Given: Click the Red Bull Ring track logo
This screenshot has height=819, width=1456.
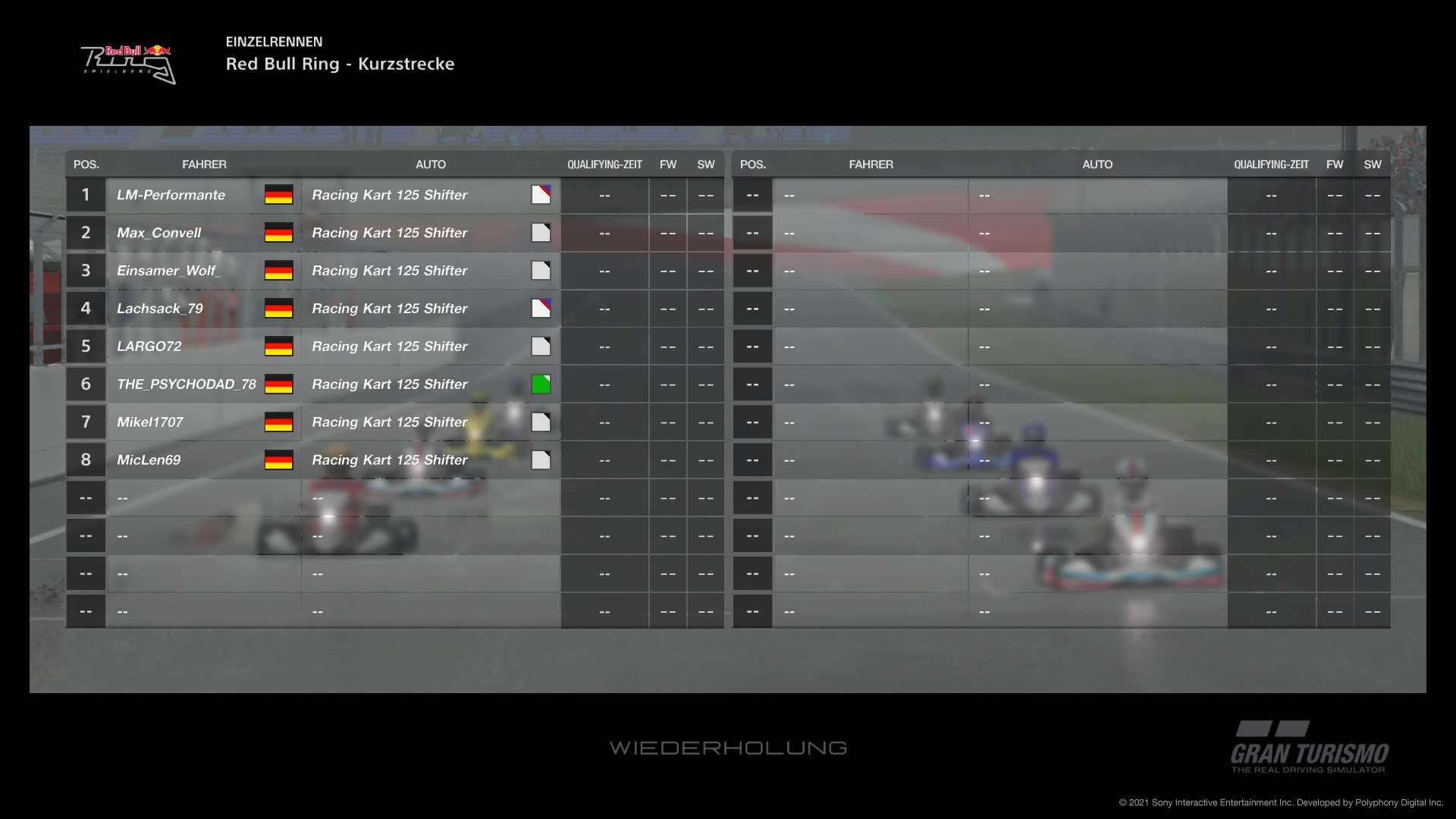Looking at the screenshot, I should point(127,62).
